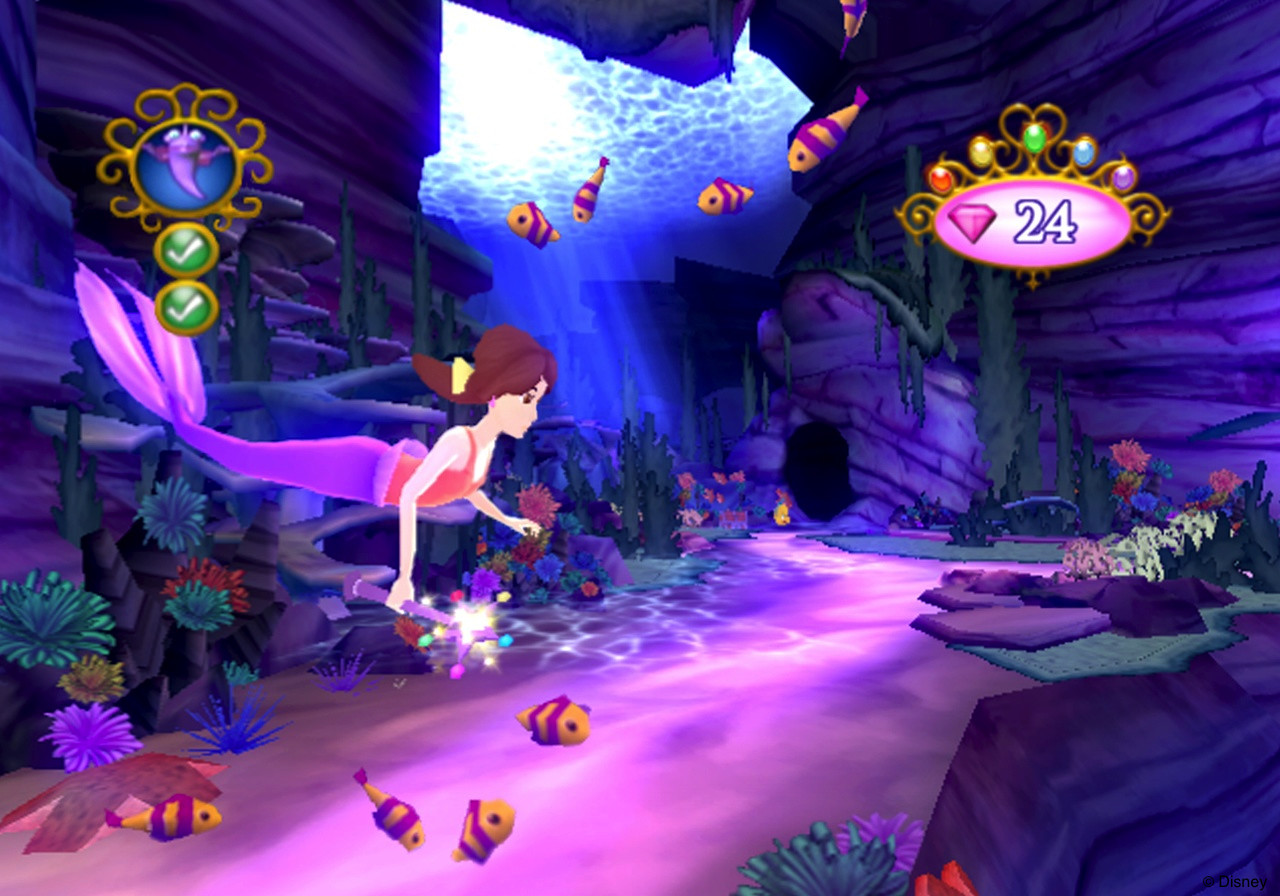This screenshot has width=1280, height=896.
Task: Select the gem count display showing 24
Action: 1044,220
